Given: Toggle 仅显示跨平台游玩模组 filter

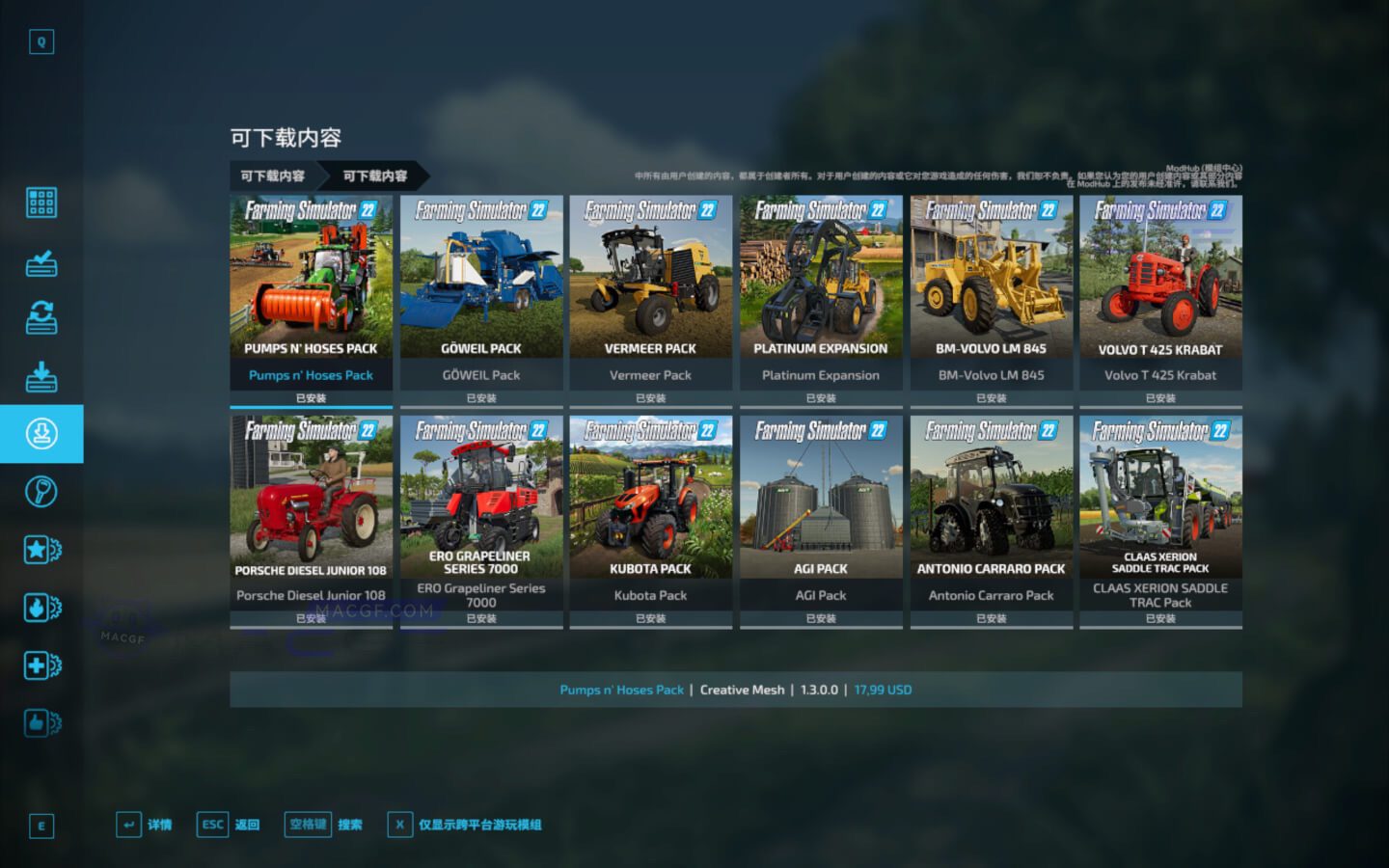Looking at the screenshot, I should click(470, 825).
